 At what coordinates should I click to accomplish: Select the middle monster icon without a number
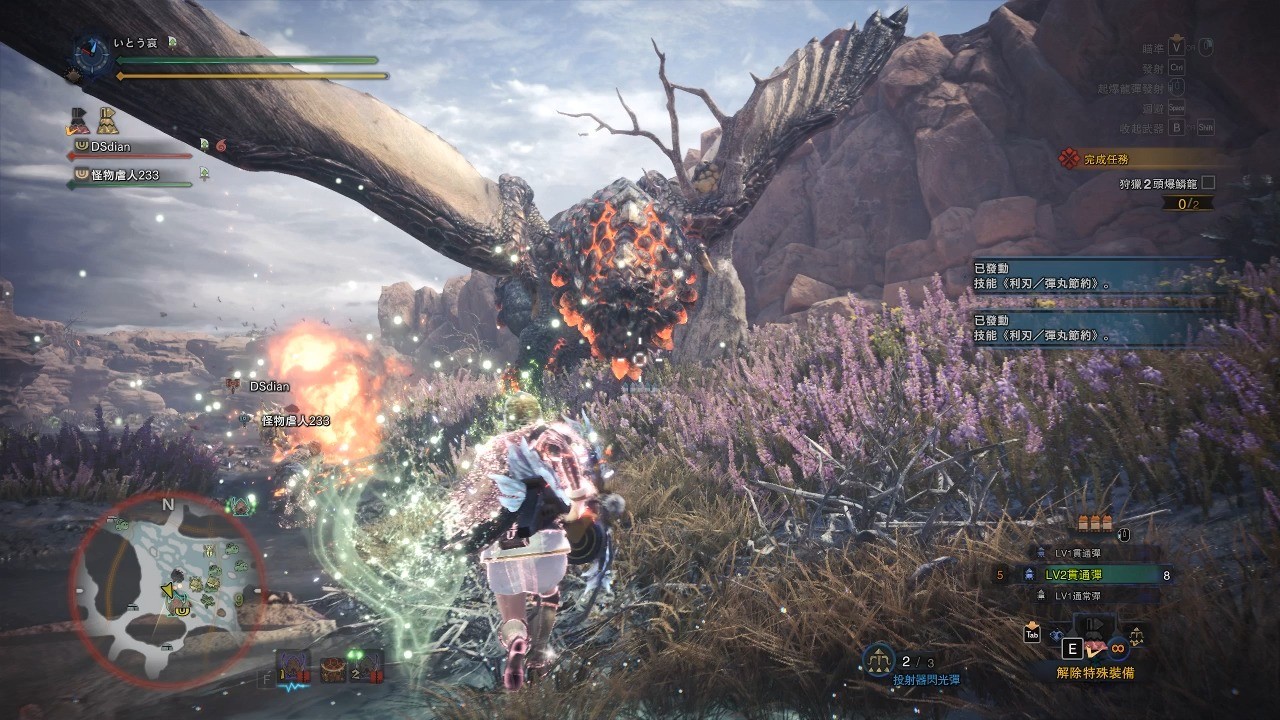click(x=331, y=665)
